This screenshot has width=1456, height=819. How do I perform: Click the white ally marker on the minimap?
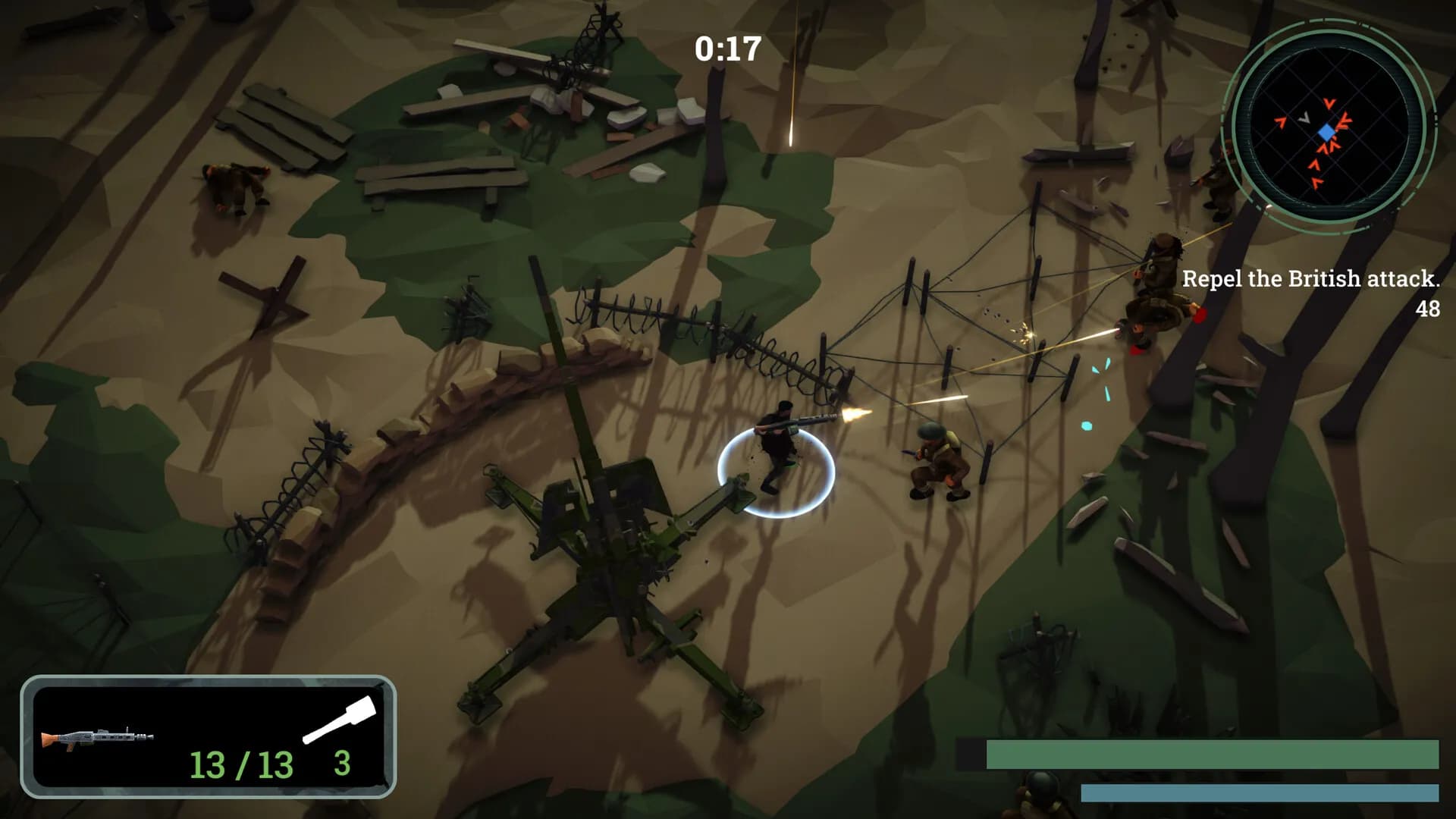[x=1305, y=118]
